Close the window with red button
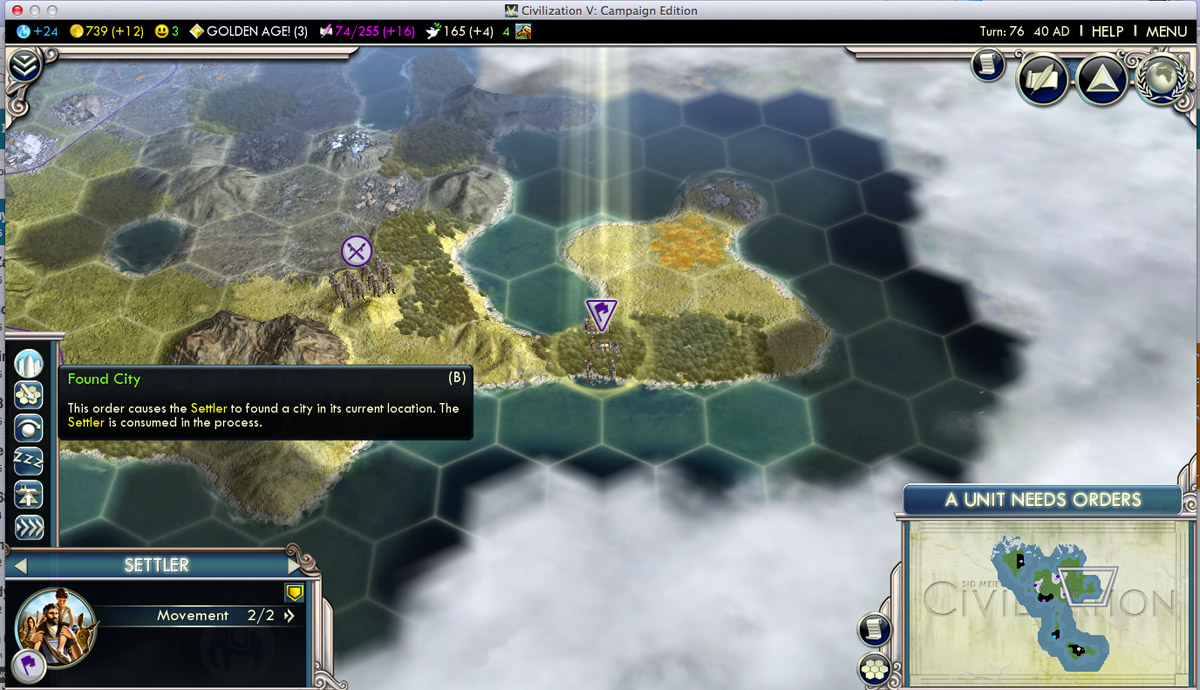This screenshot has height=690, width=1200. [x=16, y=10]
